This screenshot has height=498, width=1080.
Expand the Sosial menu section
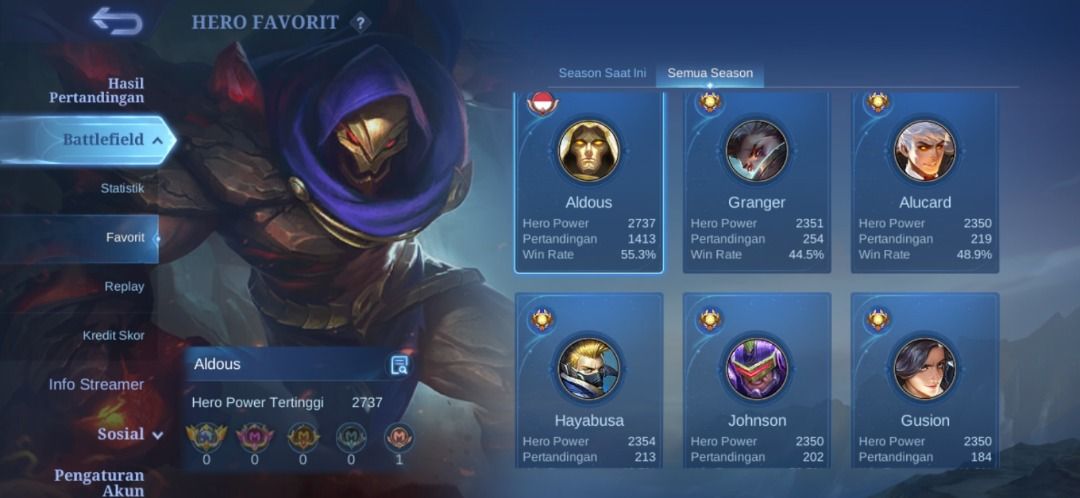point(129,435)
